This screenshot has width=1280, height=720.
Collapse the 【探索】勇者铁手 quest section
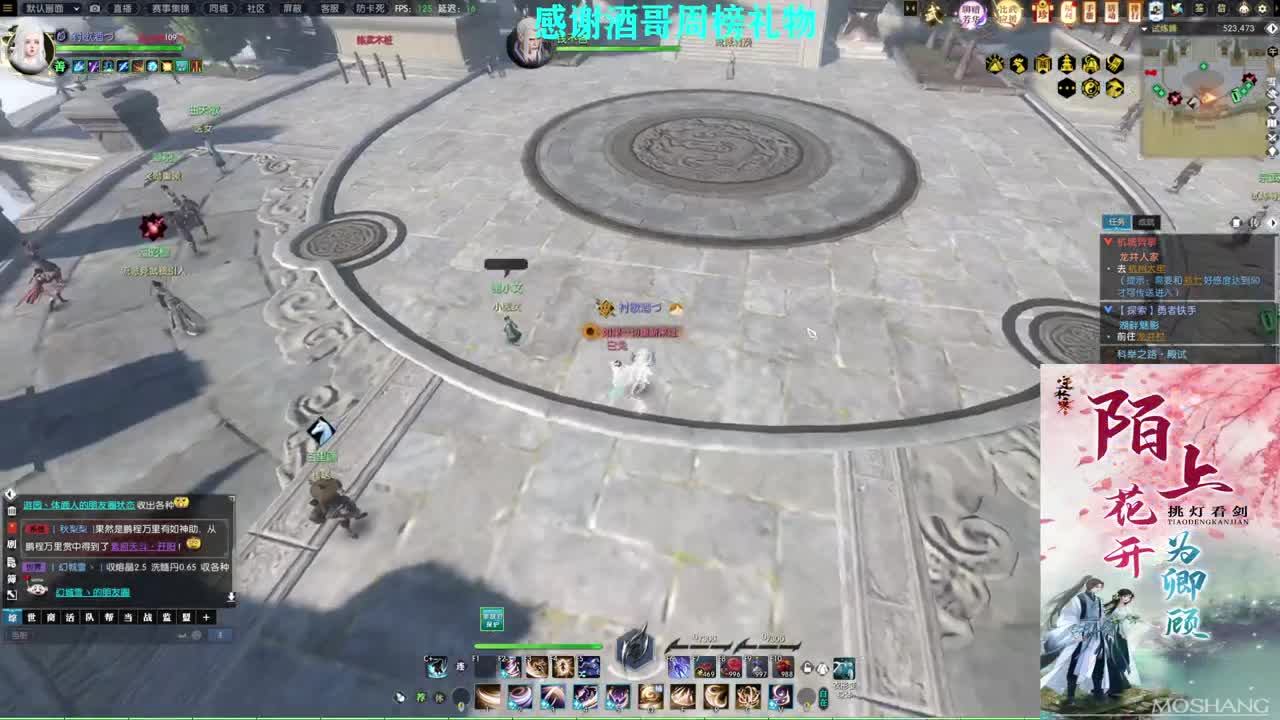(x=1106, y=309)
